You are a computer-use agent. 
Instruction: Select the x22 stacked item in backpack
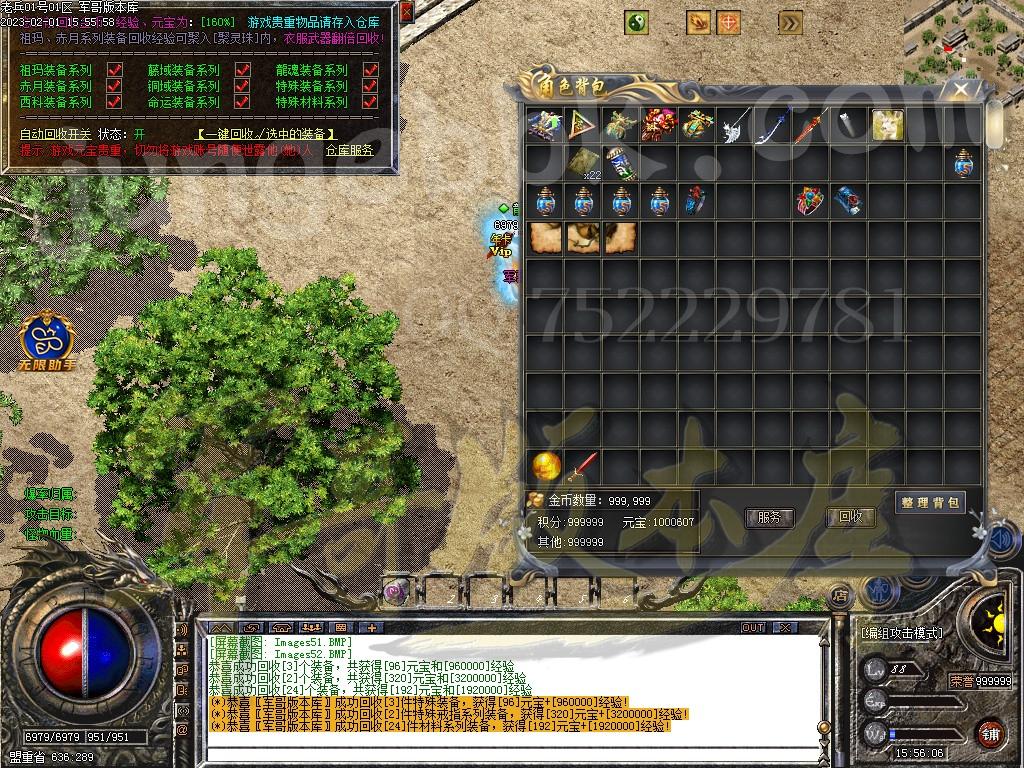click(584, 163)
